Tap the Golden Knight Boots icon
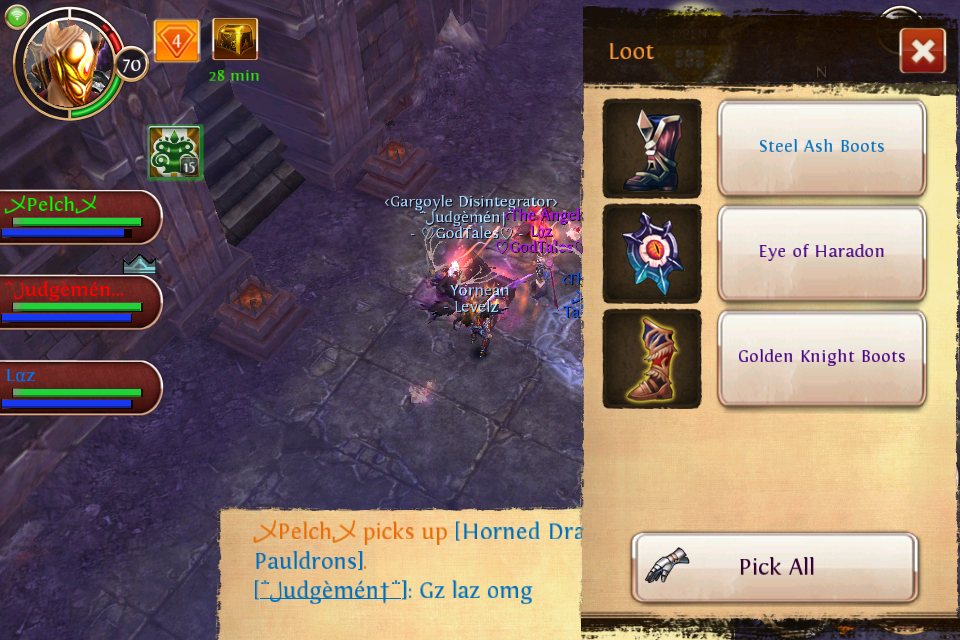This screenshot has width=960, height=640. (652, 358)
